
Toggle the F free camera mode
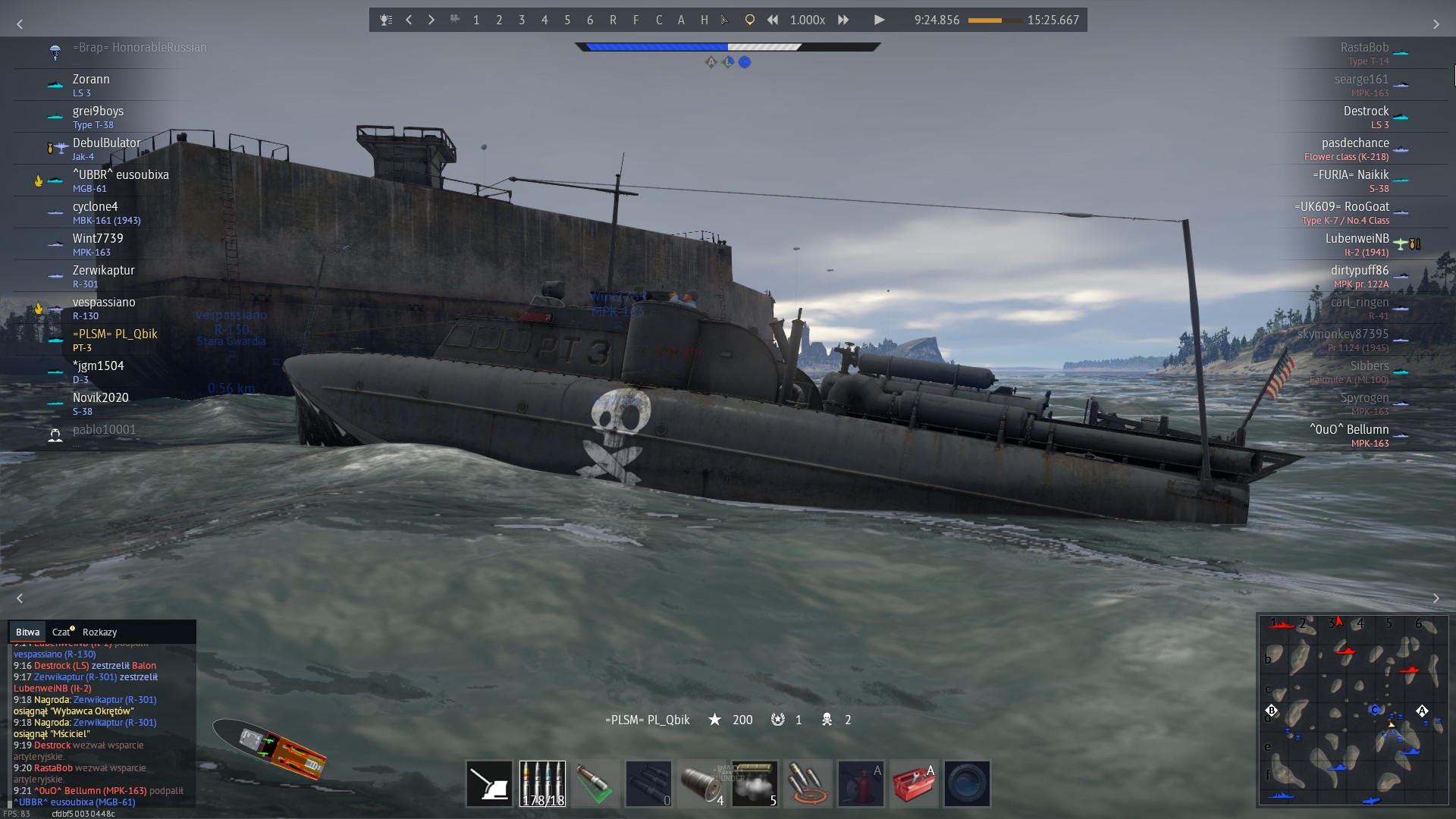point(635,20)
